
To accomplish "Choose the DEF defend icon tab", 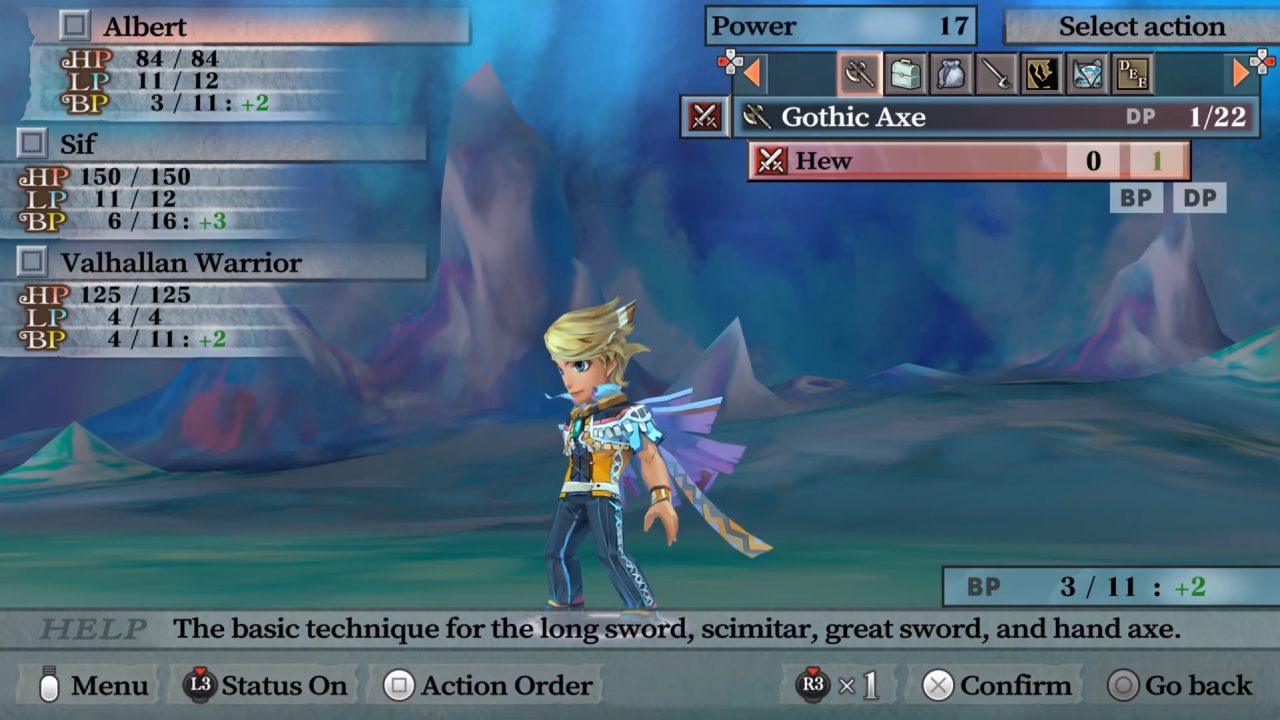I will [1132, 73].
